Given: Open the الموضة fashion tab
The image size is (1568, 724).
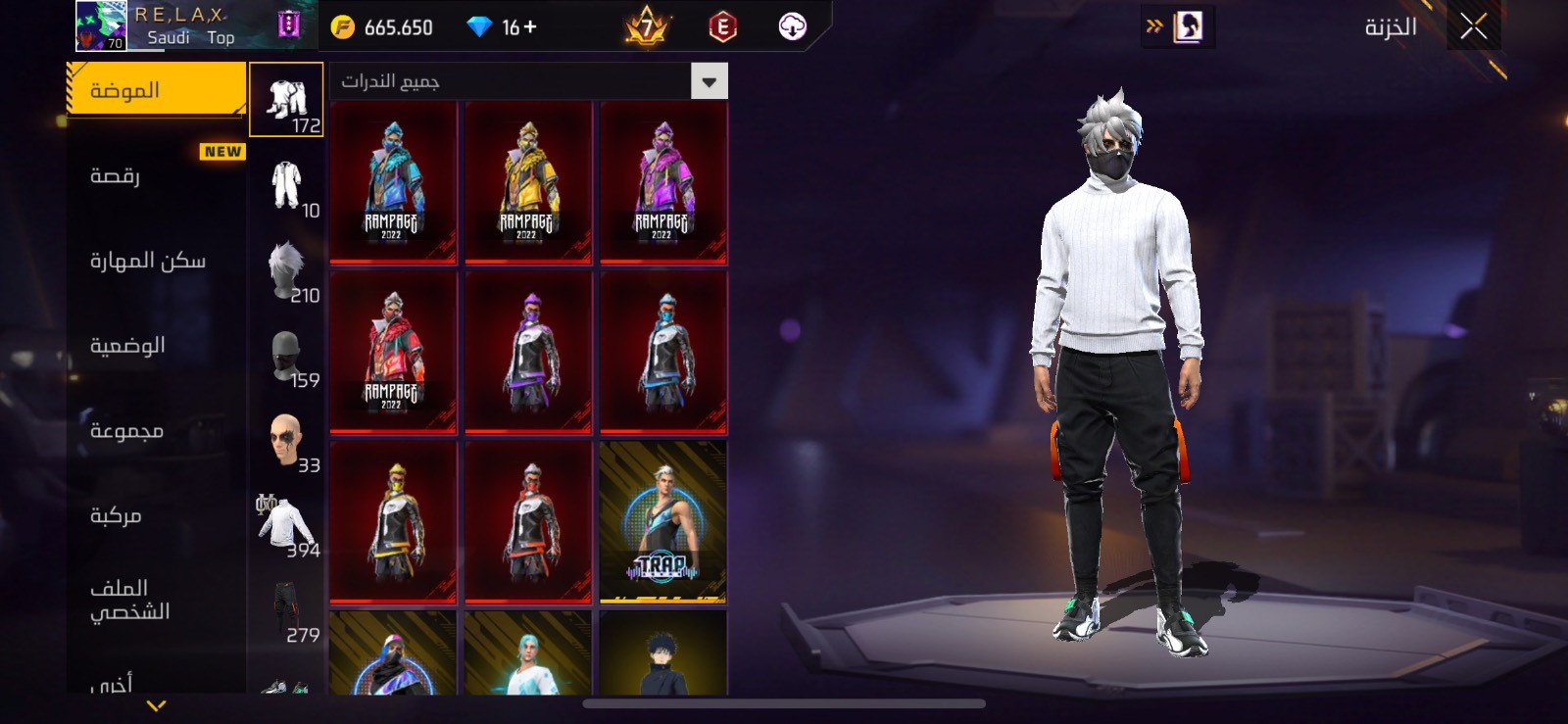Looking at the screenshot, I should pyautogui.click(x=157, y=90).
